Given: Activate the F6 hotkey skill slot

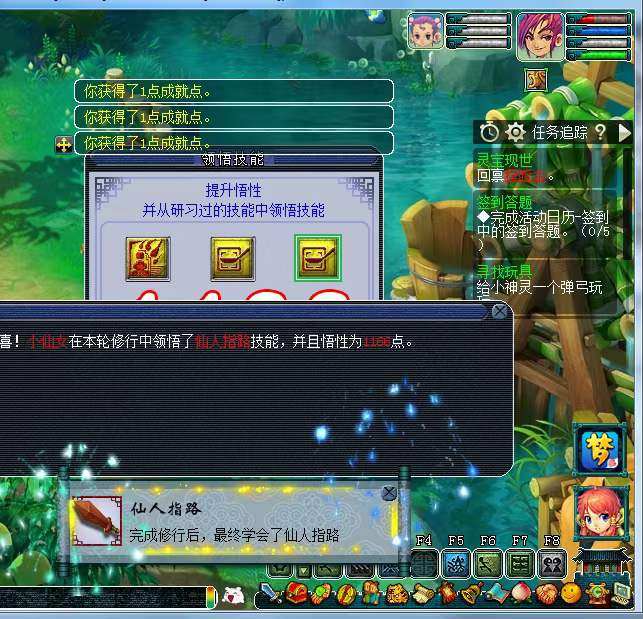Looking at the screenshot, I should (488, 564).
